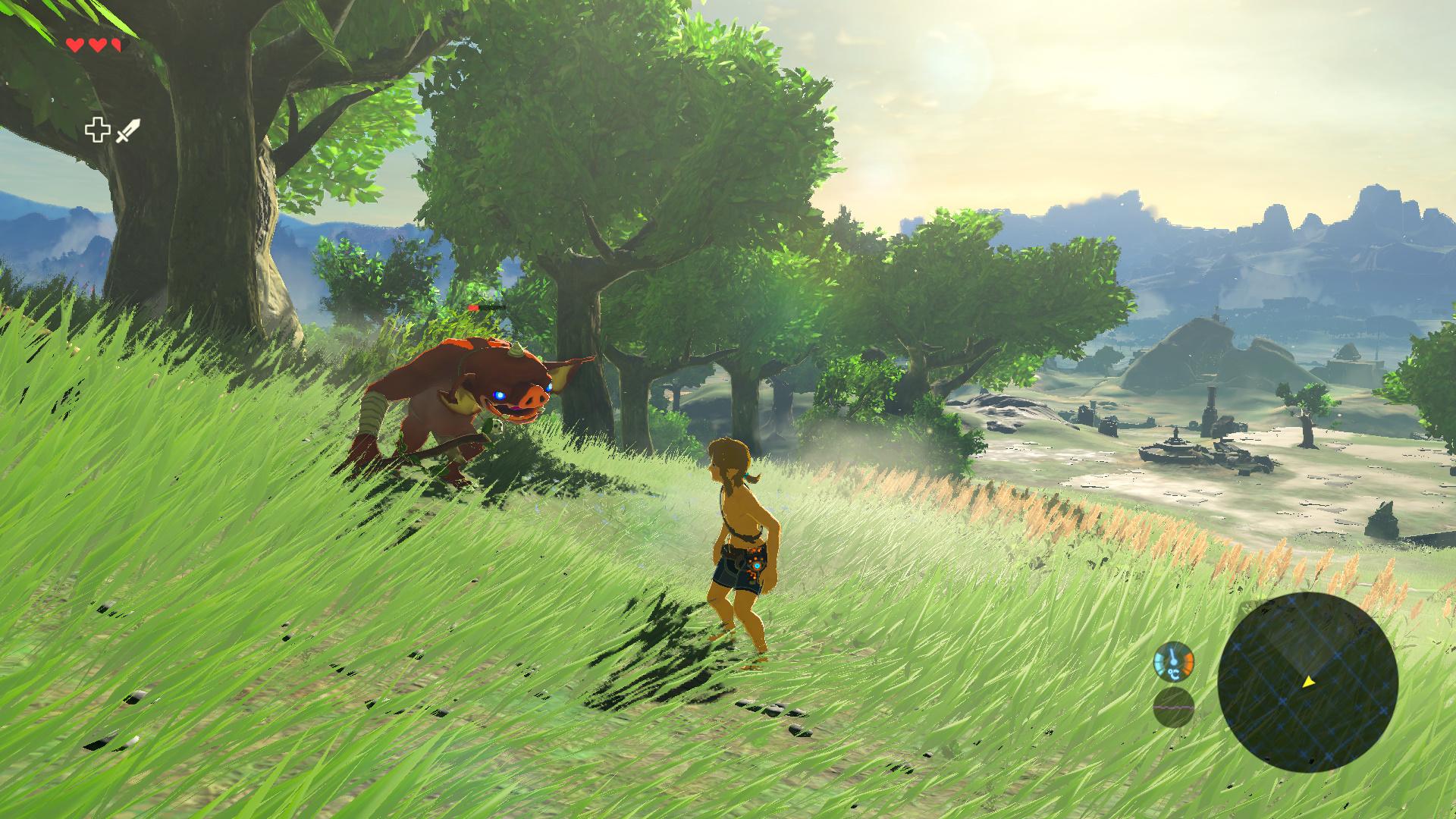Click the yellow player arrow on minimap

pos(1308,682)
